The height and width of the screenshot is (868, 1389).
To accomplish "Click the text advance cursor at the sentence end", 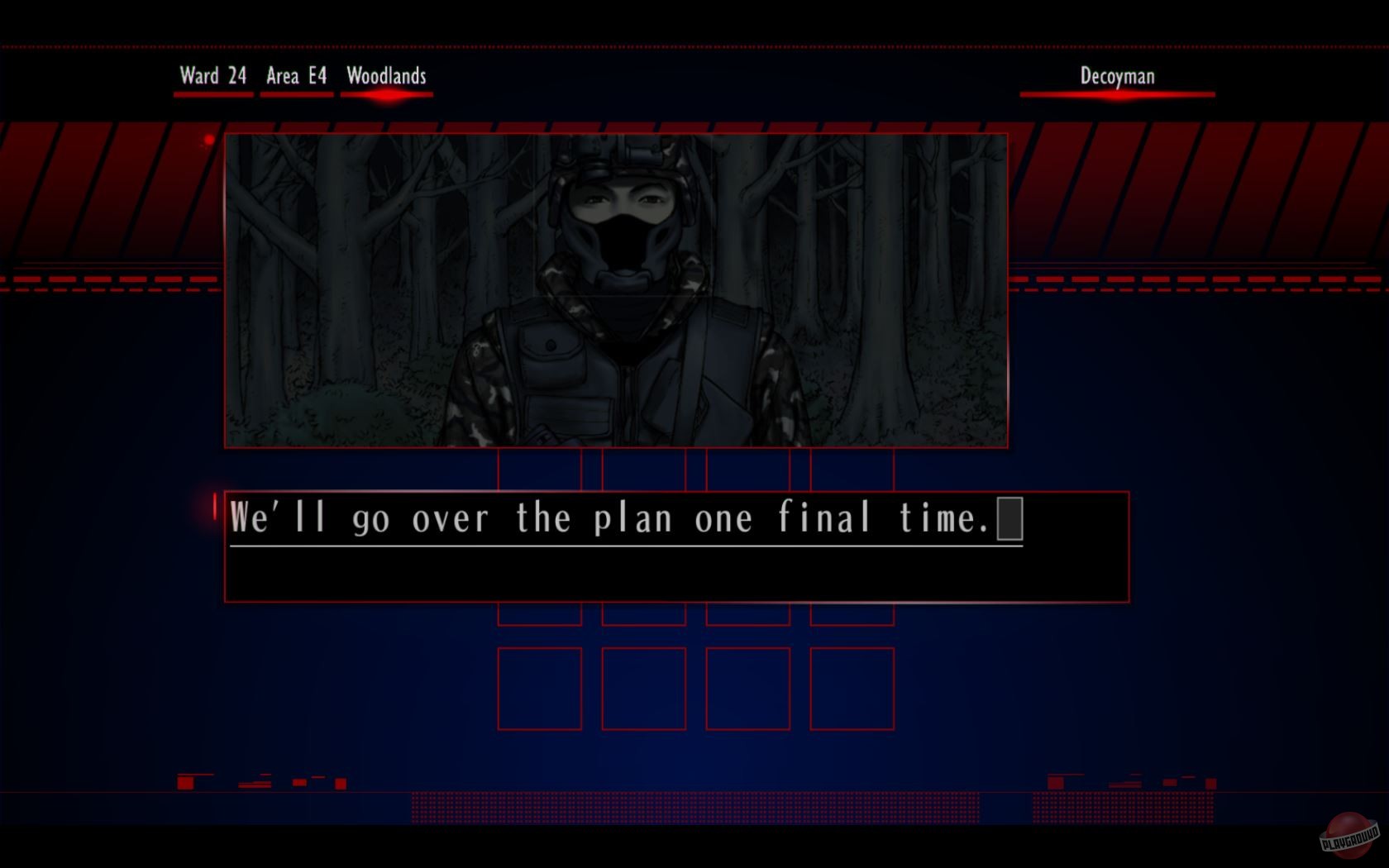I will tap(1010, 518).
